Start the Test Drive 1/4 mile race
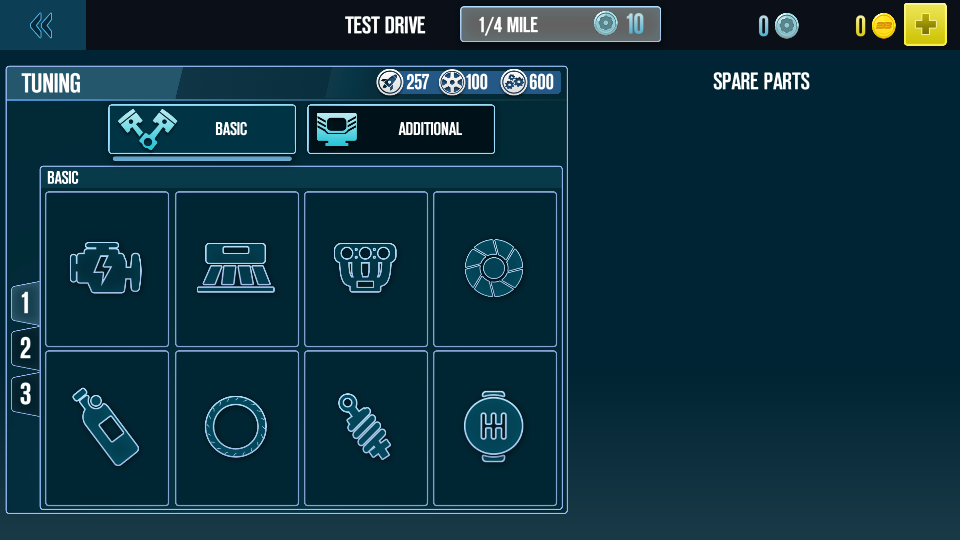Image resolution: width=960 pixels, height=540 pixels. [x=560, y=25]
